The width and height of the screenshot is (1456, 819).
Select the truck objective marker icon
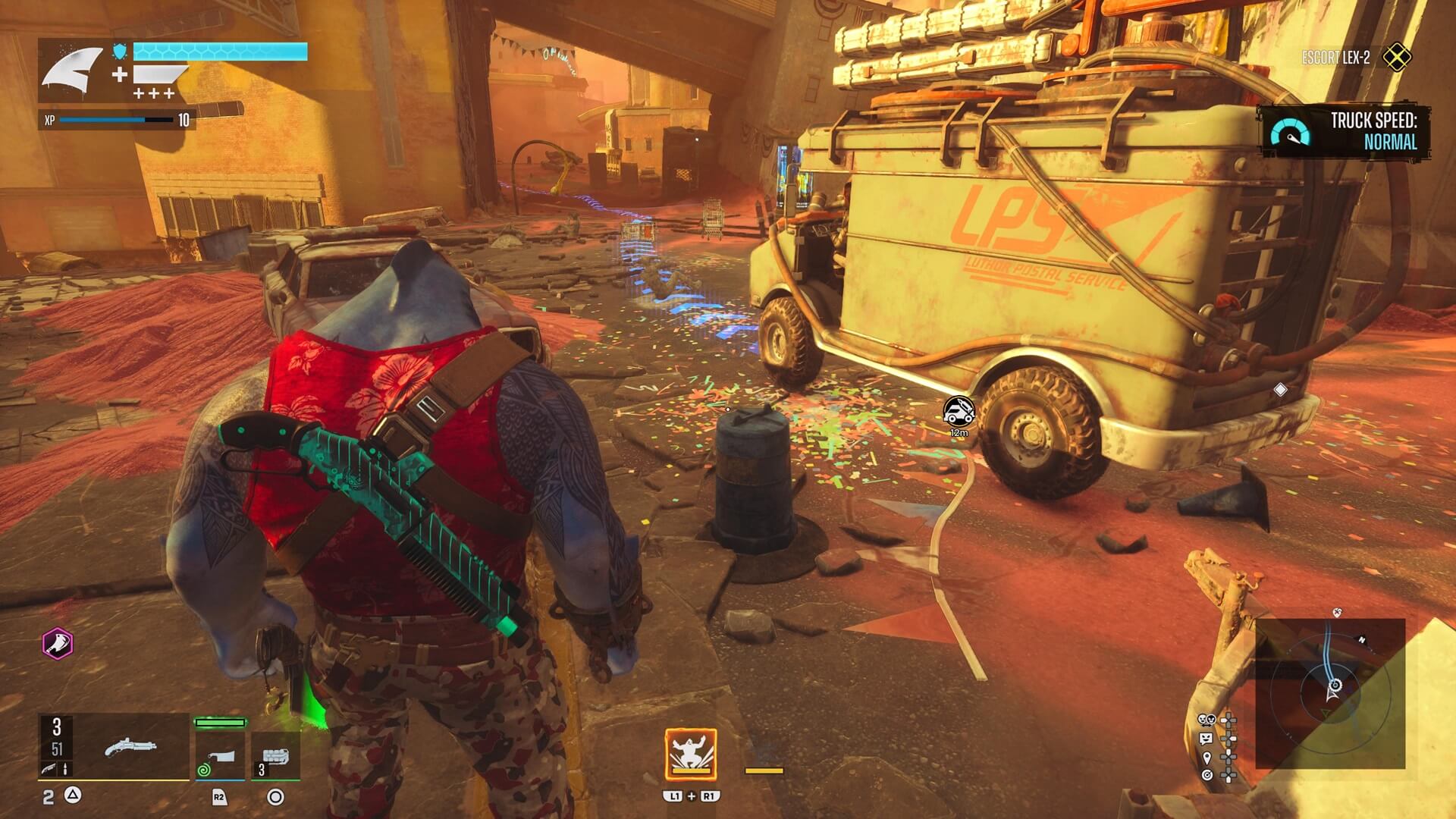tap(959, 411)
